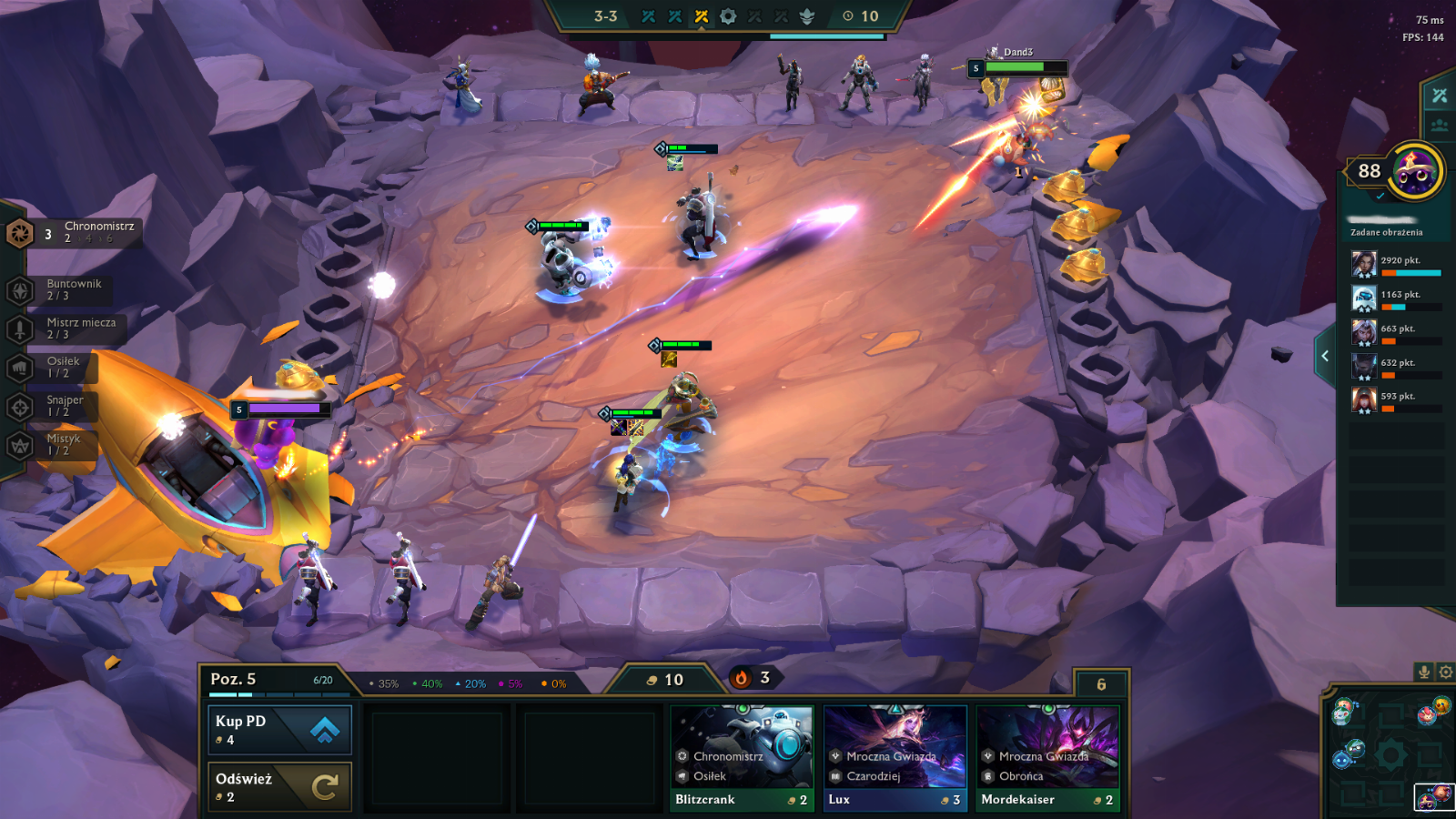Select the Mordekaiser shop card
This screenshot has height=819, width=1456.
pos(1047,760)
